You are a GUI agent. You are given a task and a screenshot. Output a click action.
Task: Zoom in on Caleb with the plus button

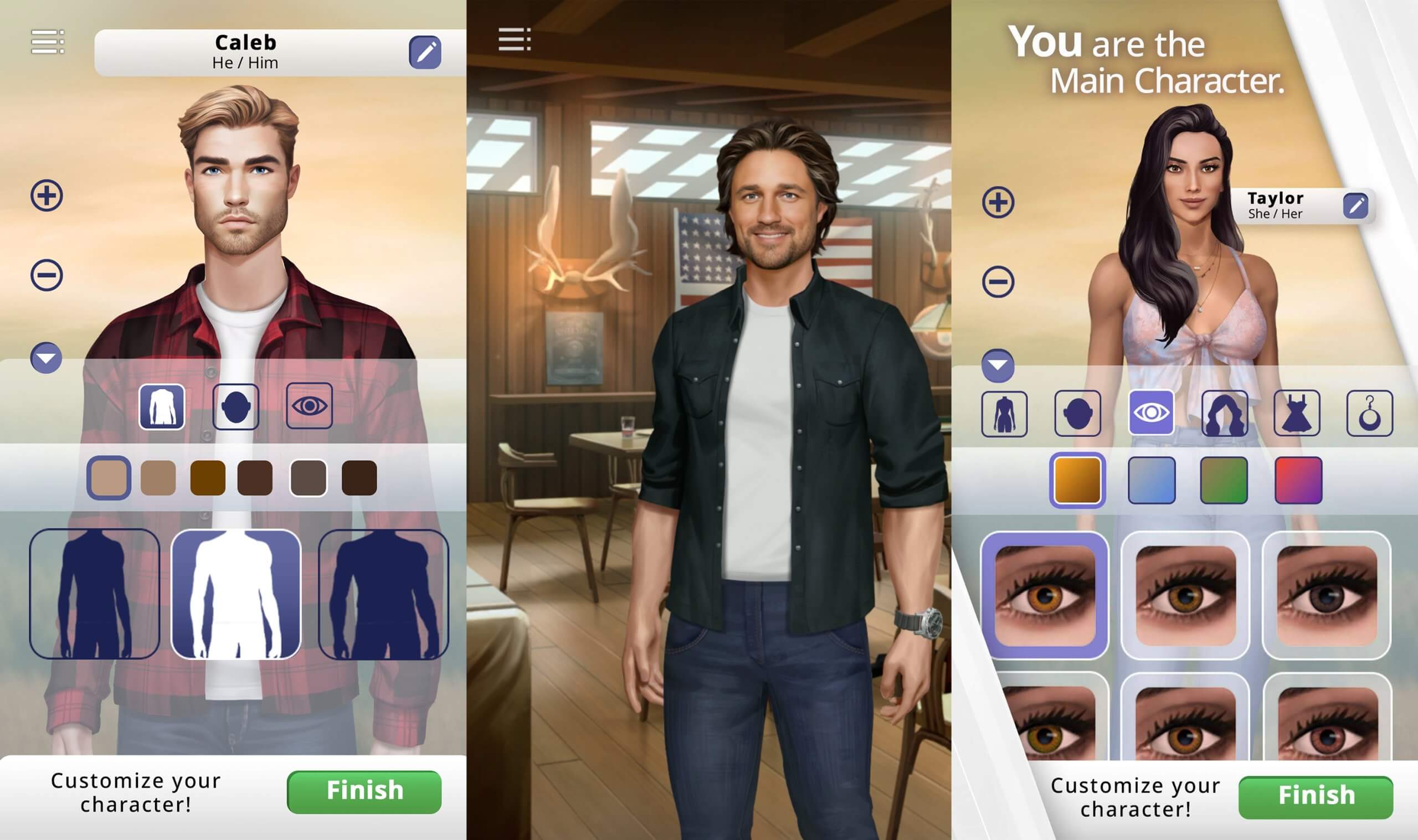coord(47,196)
